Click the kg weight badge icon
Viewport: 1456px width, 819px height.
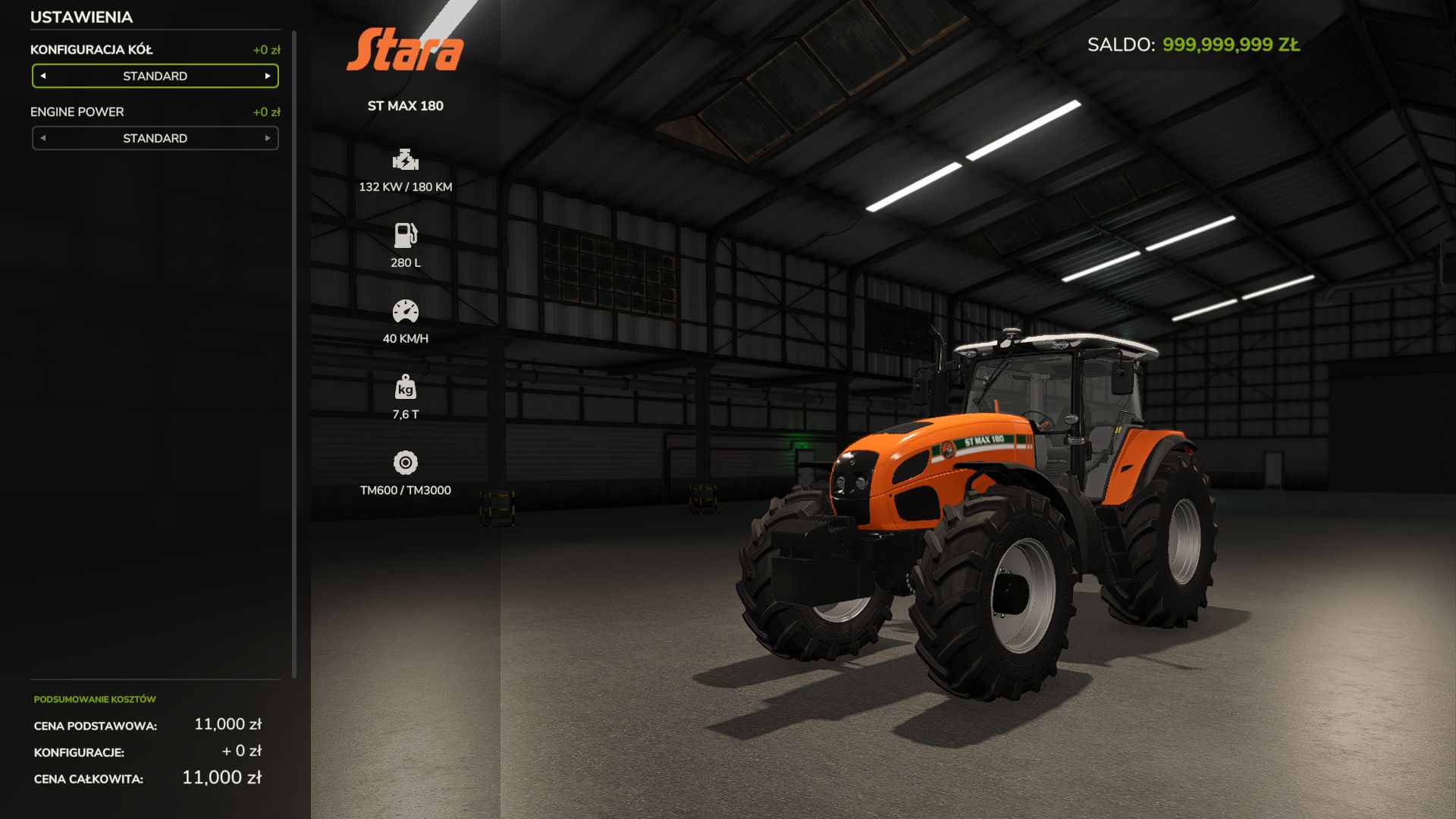(x=406, y=389)
